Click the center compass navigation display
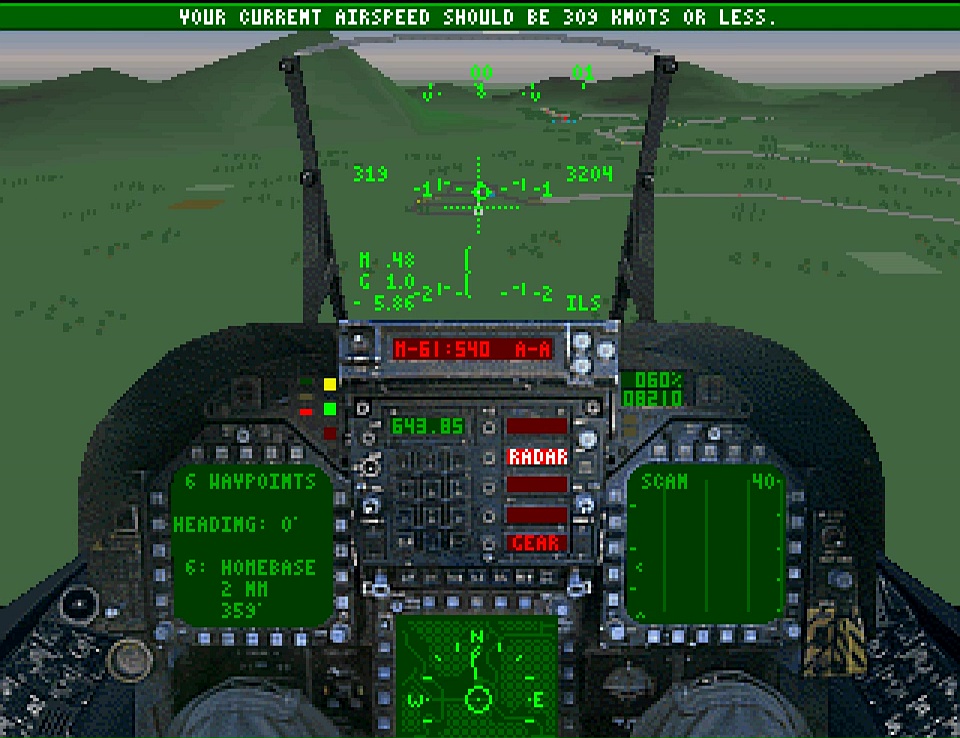The height and width of the screenshot is (738, 960). 477,671
